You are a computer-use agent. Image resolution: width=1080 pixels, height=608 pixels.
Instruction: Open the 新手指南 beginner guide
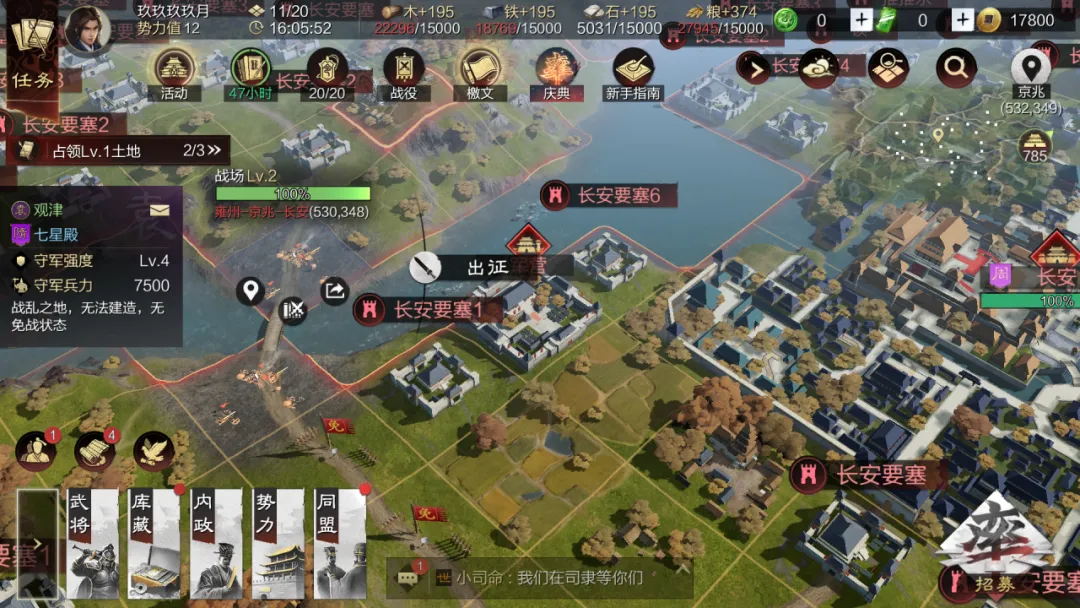click(x=633, y=72)
